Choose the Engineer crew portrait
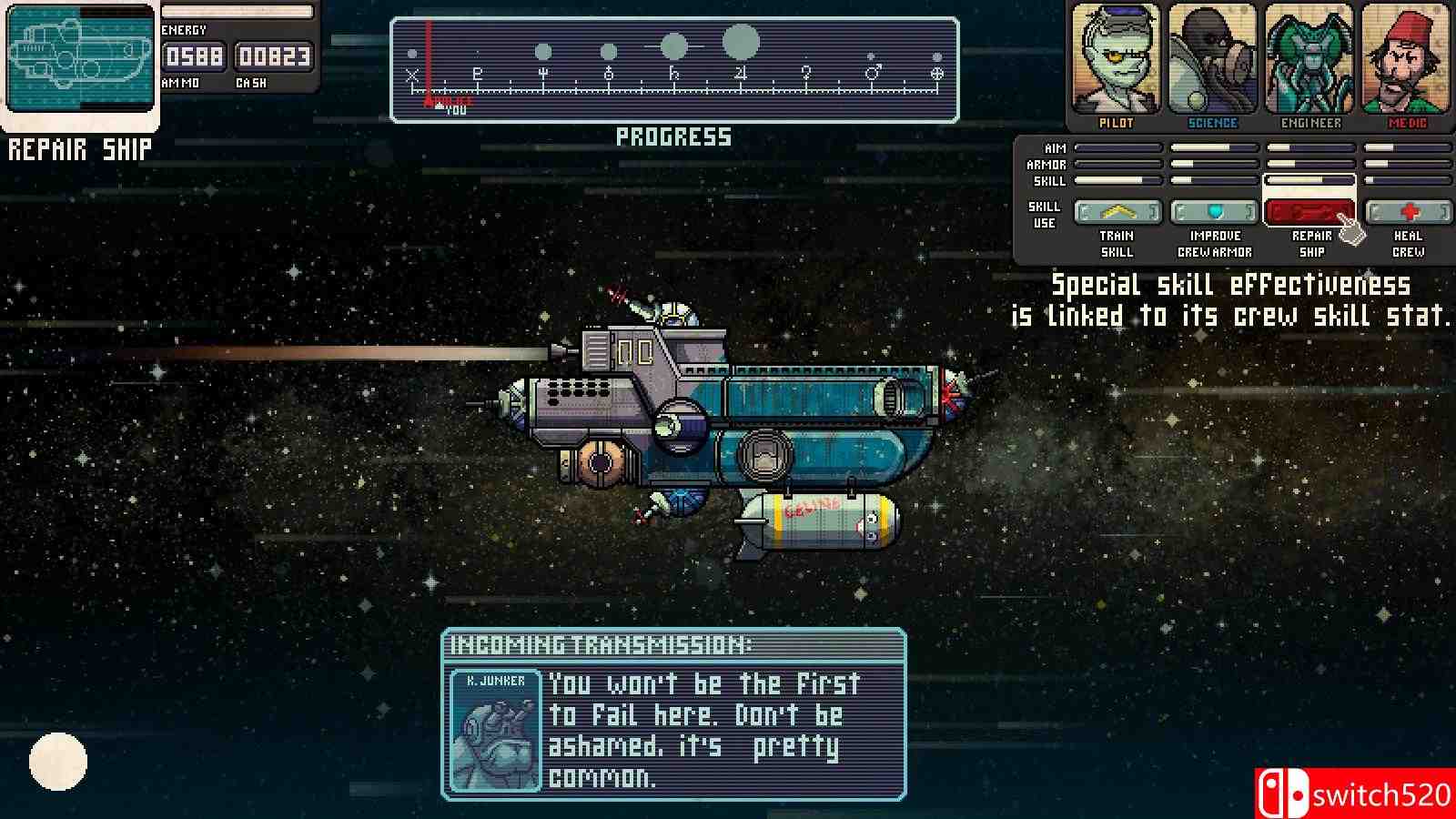This screenshot has width=1456, height=819. click(1310, 60)
